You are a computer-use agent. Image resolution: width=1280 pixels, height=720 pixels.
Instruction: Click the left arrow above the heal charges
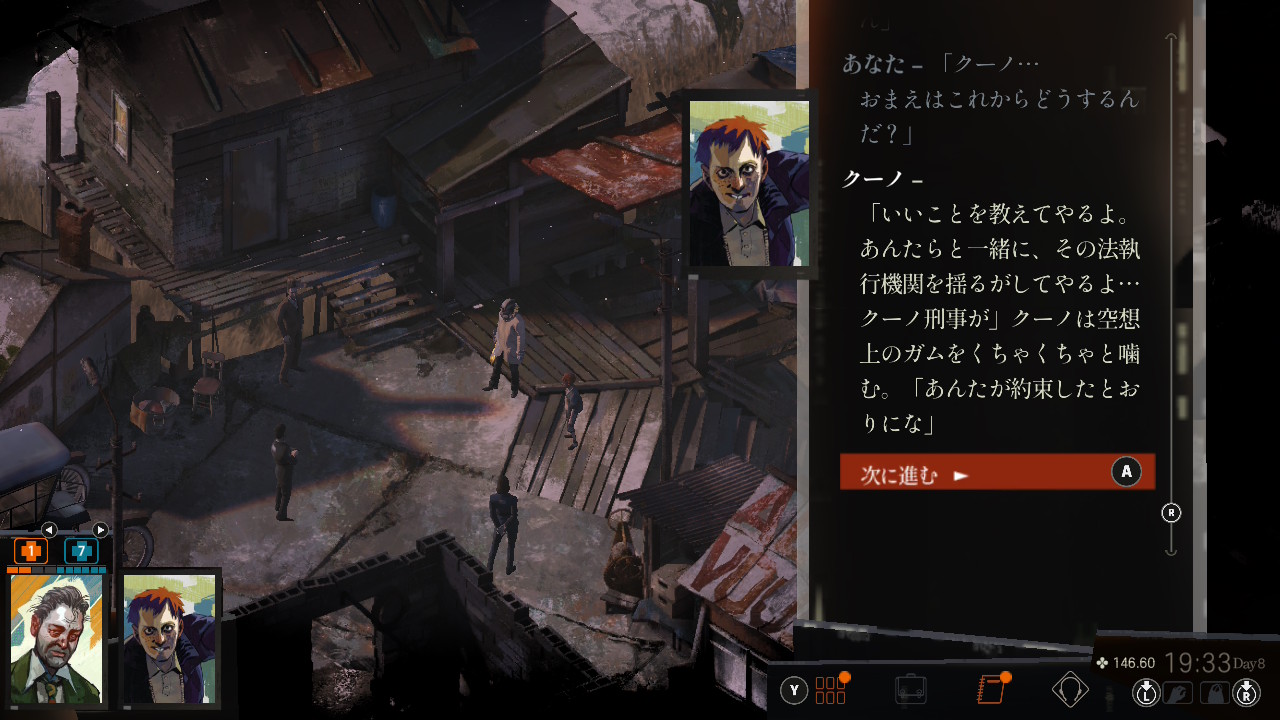49,530
